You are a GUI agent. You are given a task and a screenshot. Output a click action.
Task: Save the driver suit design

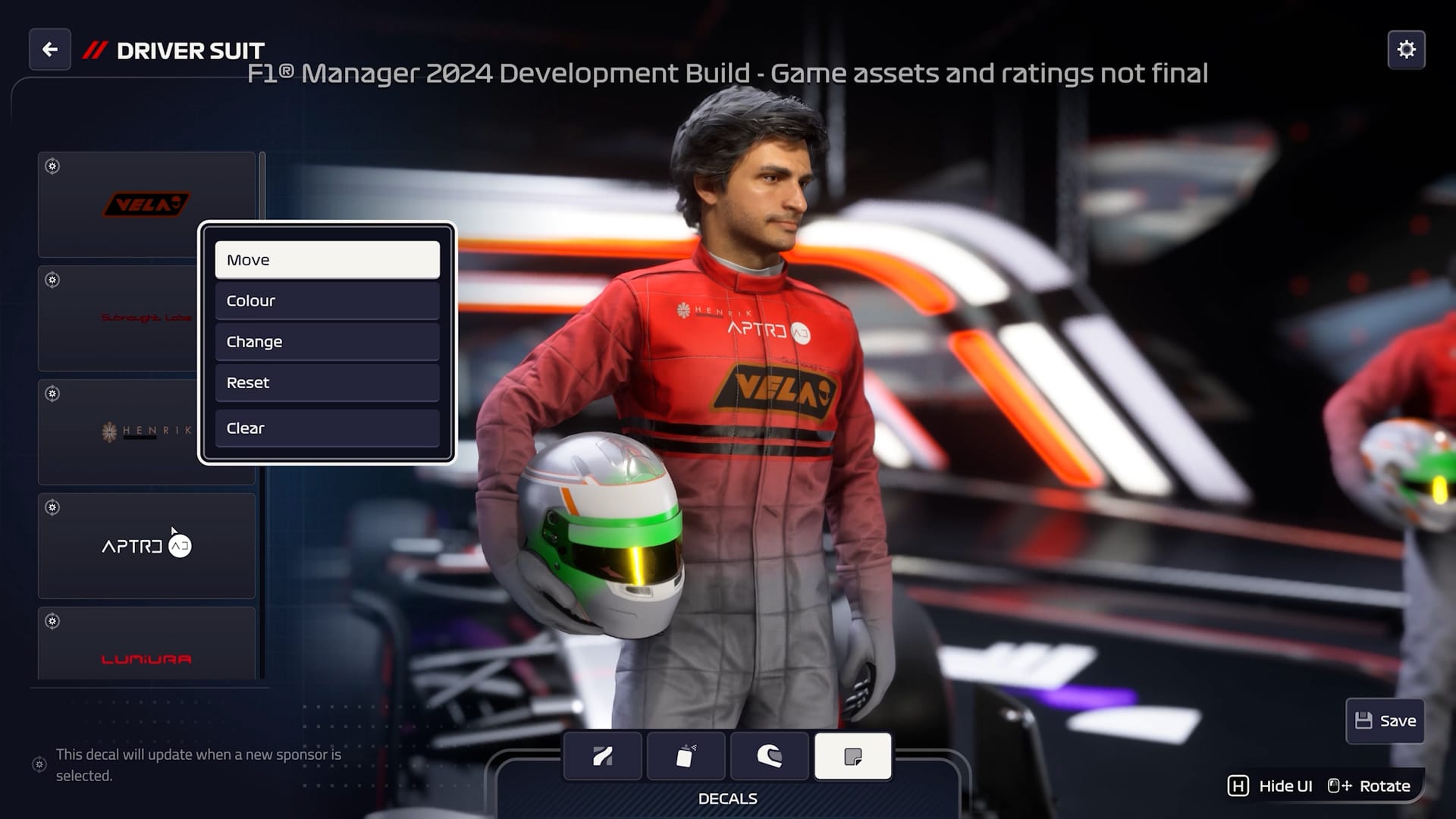coord(1385,720)
